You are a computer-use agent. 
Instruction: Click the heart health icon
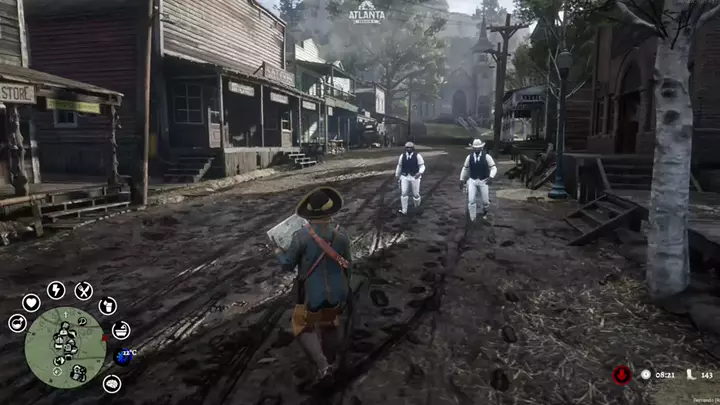pyautogui.click(x=31, y=302)
